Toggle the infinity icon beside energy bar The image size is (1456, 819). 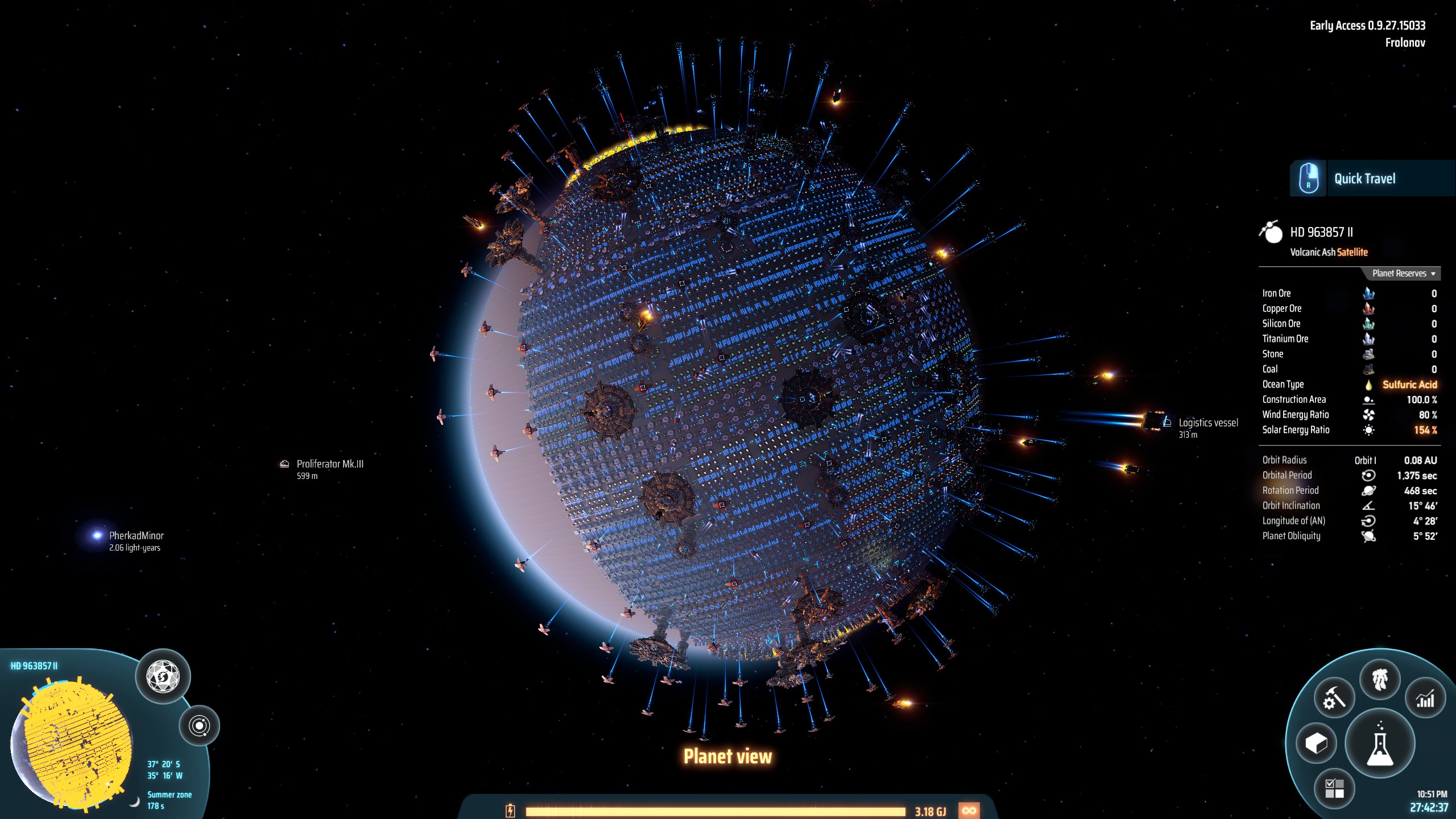point(969,810)
